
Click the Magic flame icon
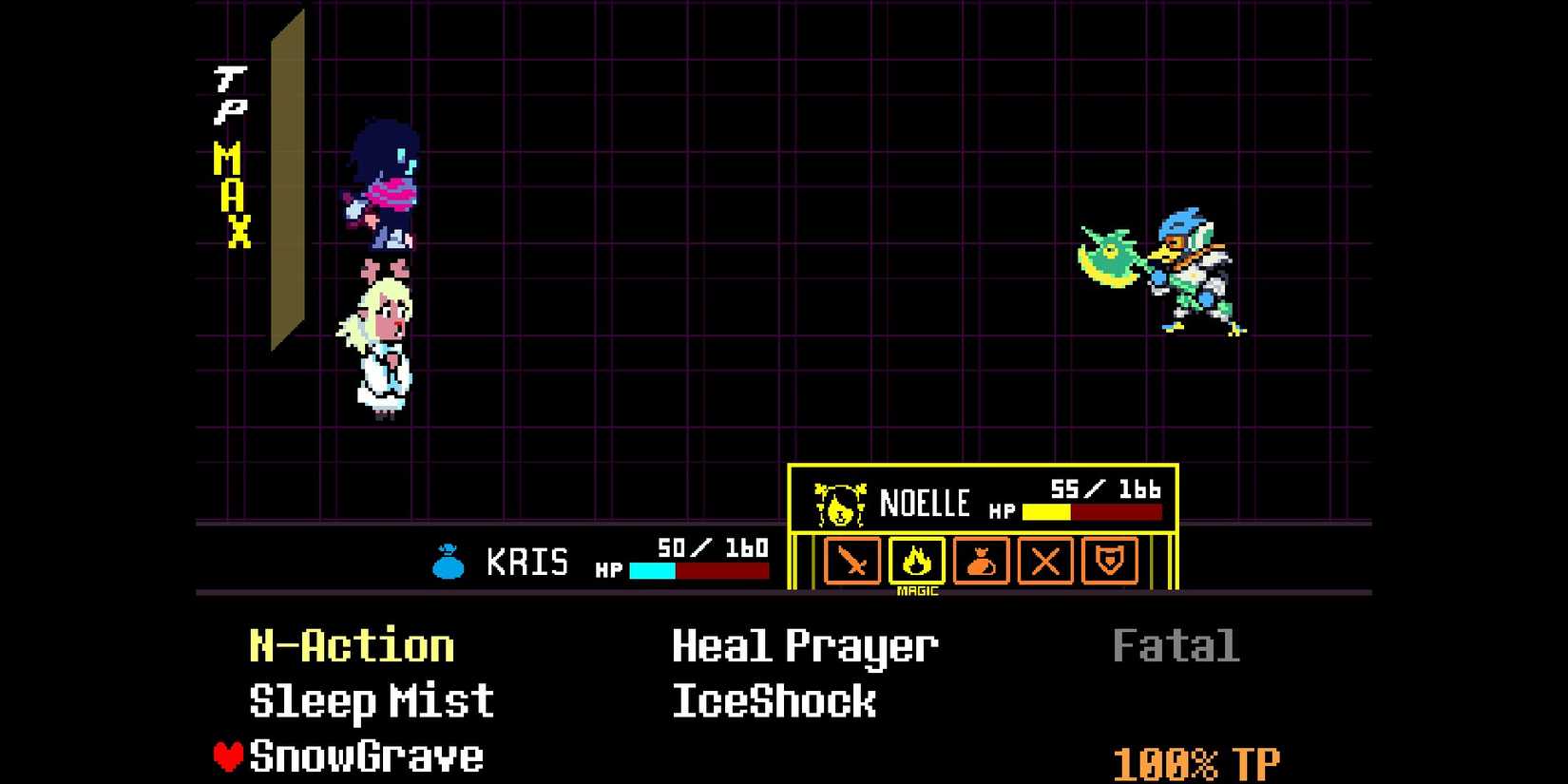(916, 563)
